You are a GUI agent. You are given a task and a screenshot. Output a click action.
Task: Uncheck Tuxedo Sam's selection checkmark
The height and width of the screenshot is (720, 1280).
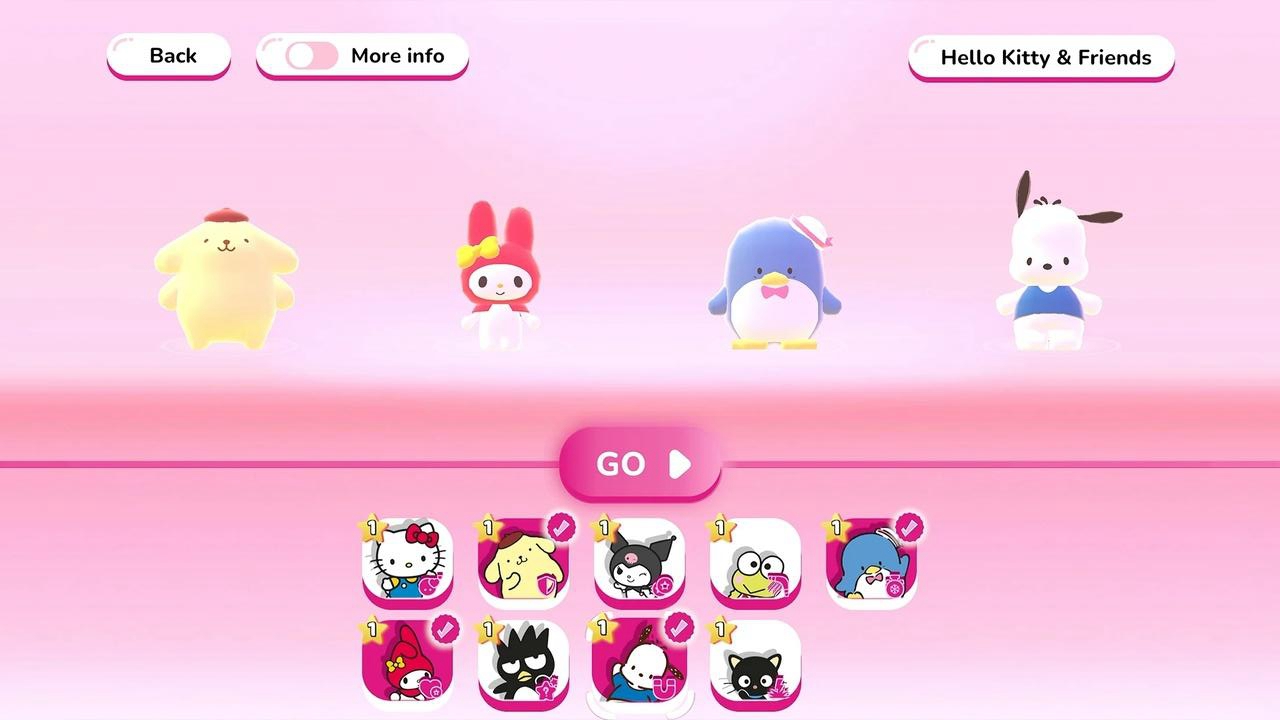[911, 525]
